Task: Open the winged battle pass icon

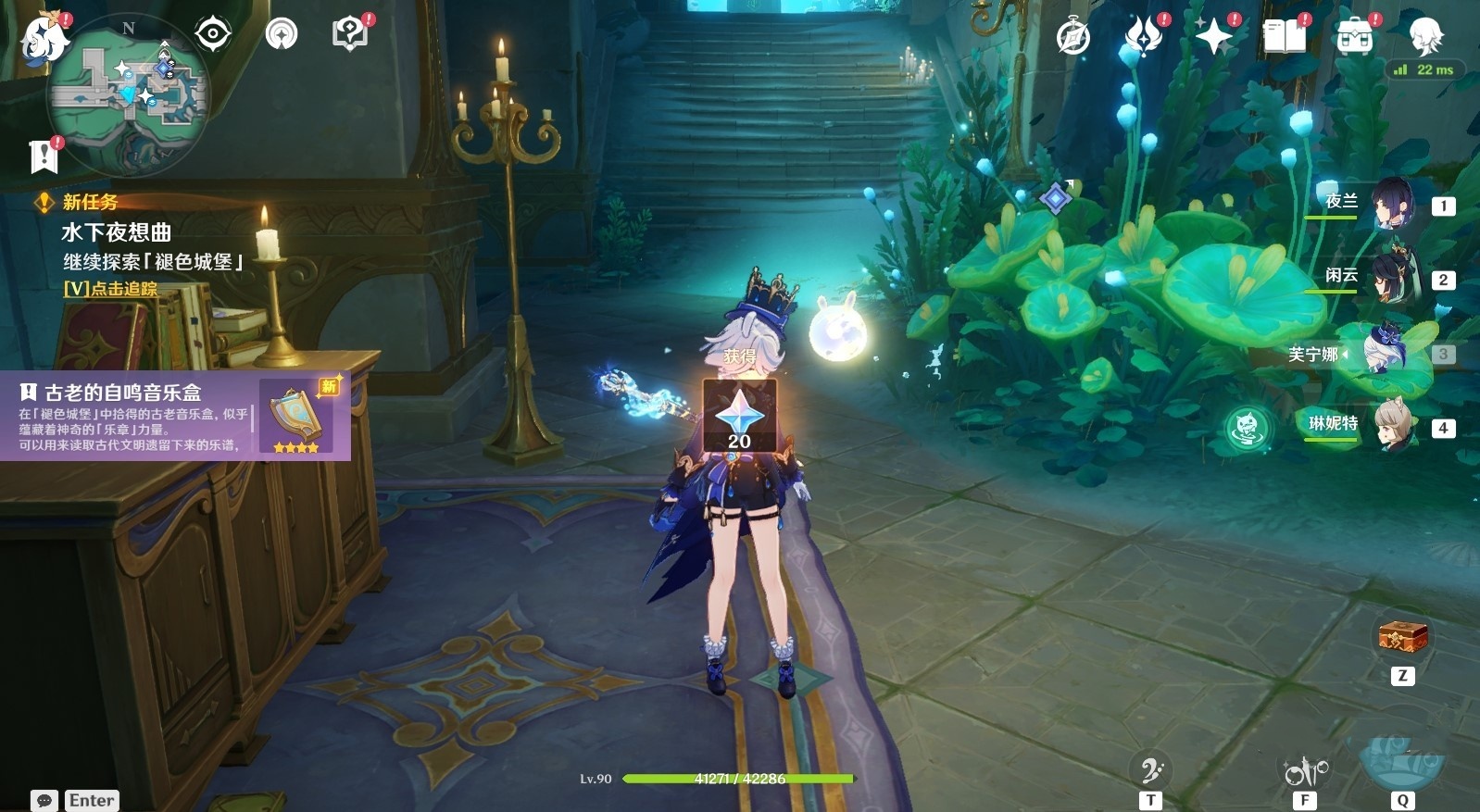Action: pyautogui.click(x=1144, y=38)
